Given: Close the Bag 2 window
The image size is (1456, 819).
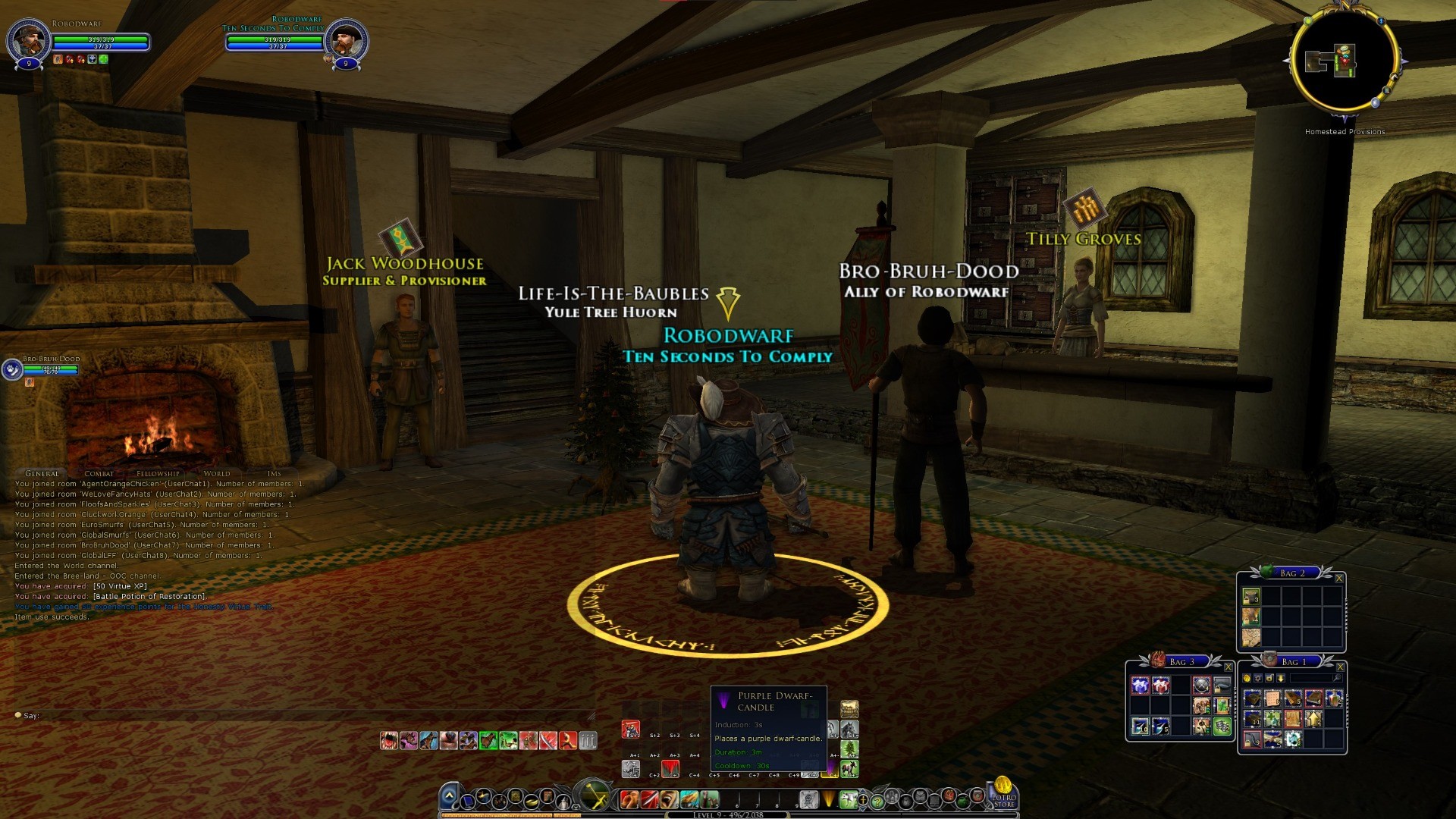Looking at the screenshot, I should point(1339,579).
